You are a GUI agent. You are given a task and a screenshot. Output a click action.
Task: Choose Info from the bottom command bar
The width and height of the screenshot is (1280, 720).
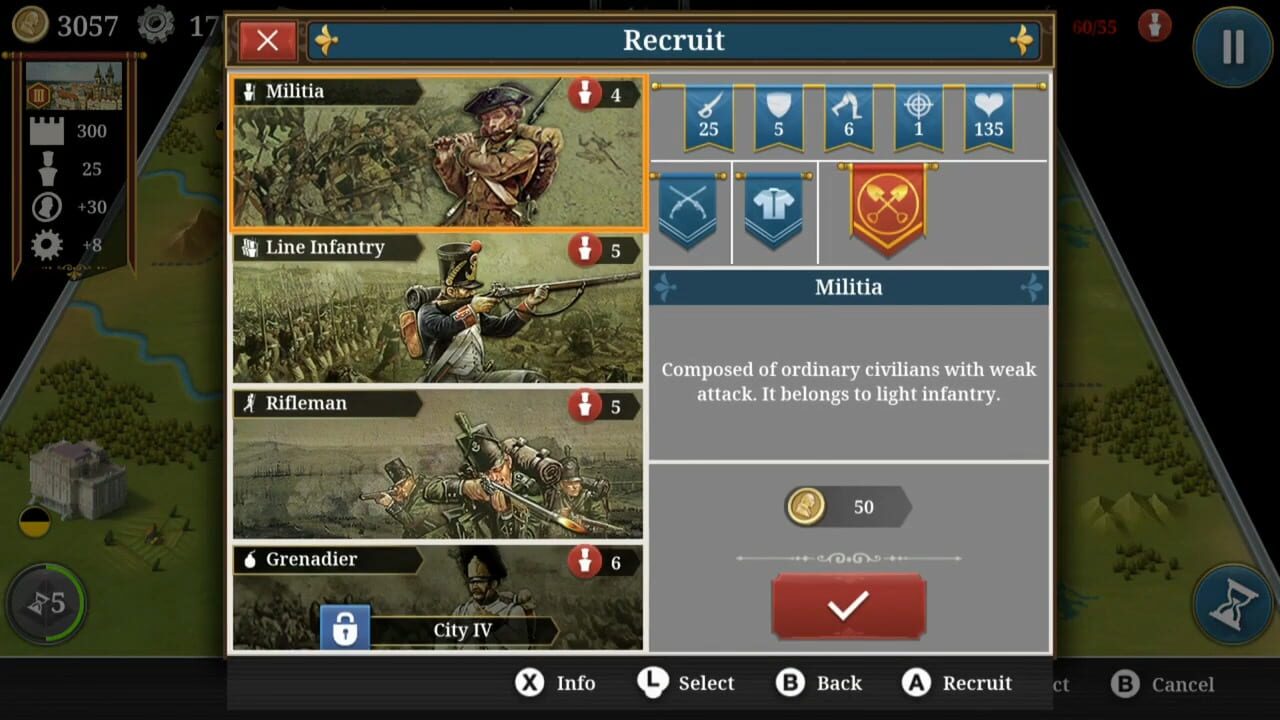(556, 683)
